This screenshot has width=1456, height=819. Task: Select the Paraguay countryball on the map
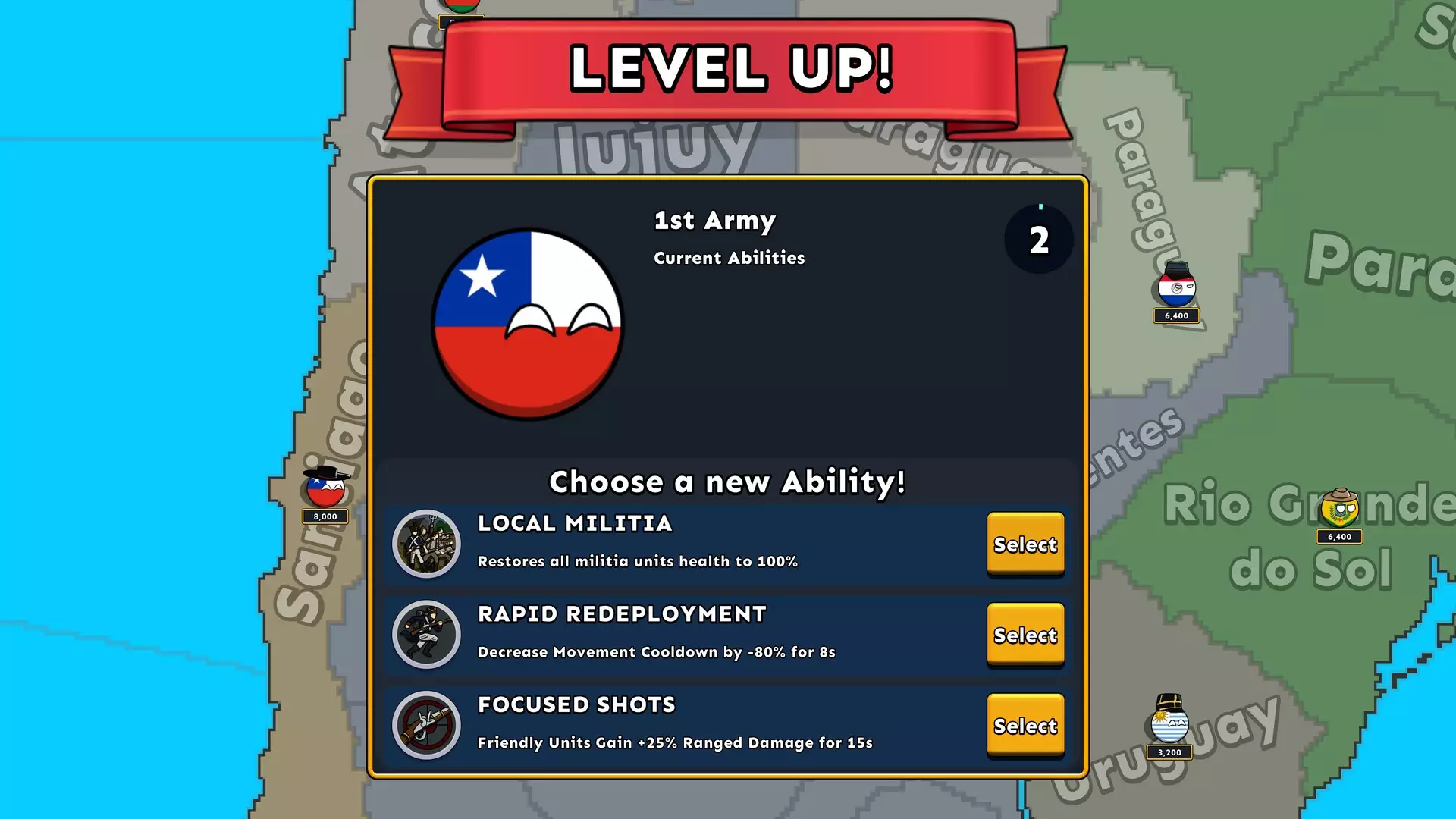click(1176, 289)
